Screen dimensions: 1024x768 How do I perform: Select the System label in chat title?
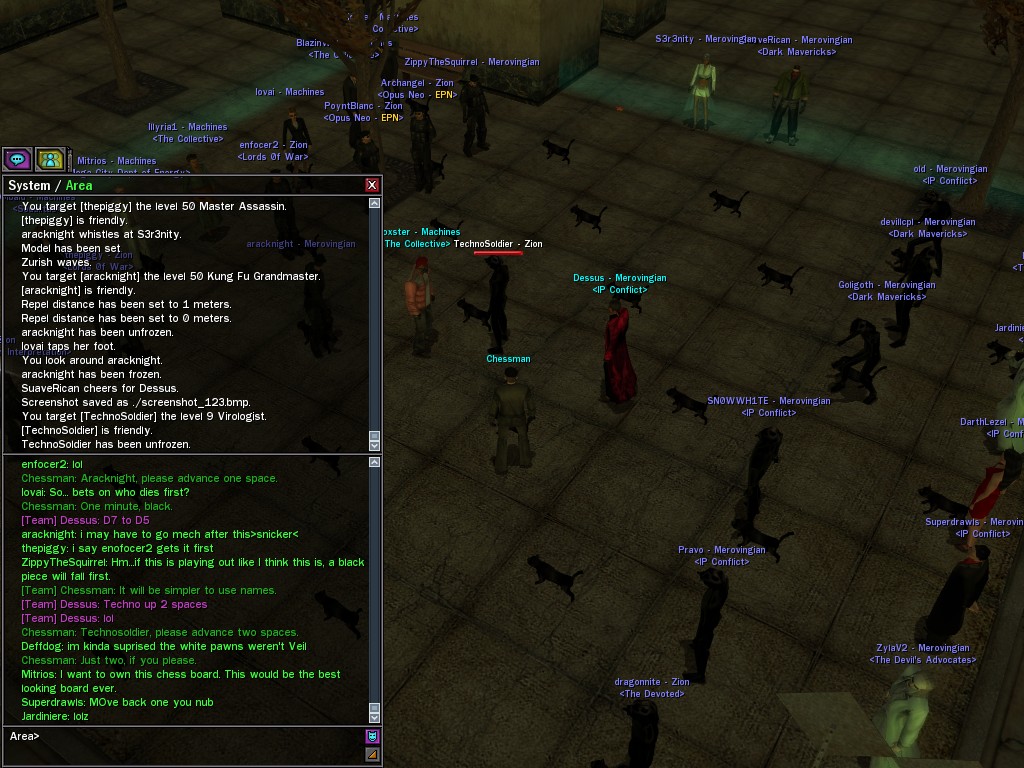pyautogui.click(x=28, y=185)
